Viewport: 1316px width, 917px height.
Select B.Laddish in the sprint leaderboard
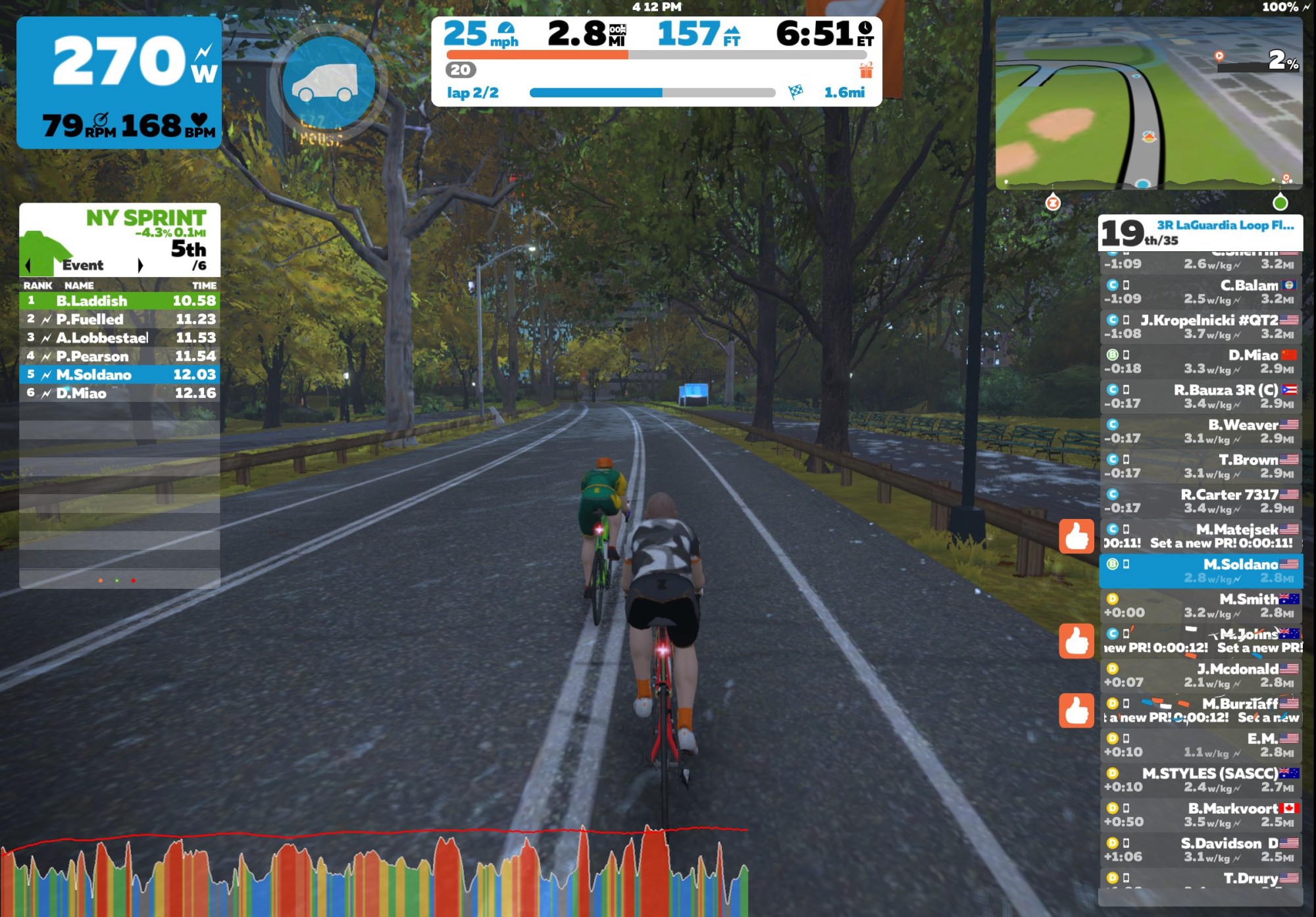(x=119, y=301)
